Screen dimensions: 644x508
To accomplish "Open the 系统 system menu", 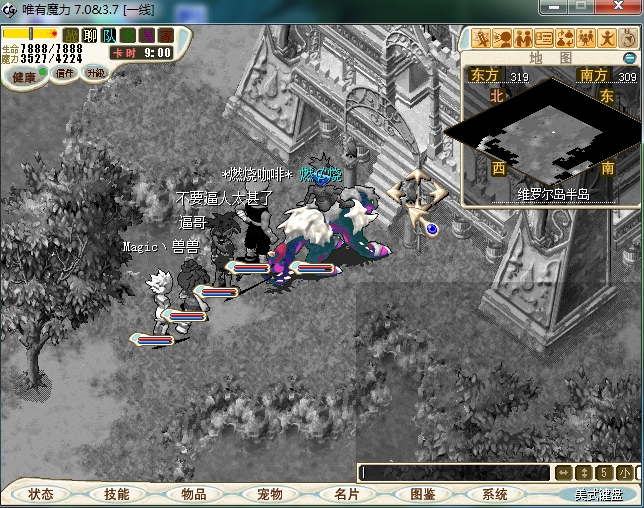I will point(495,494).
